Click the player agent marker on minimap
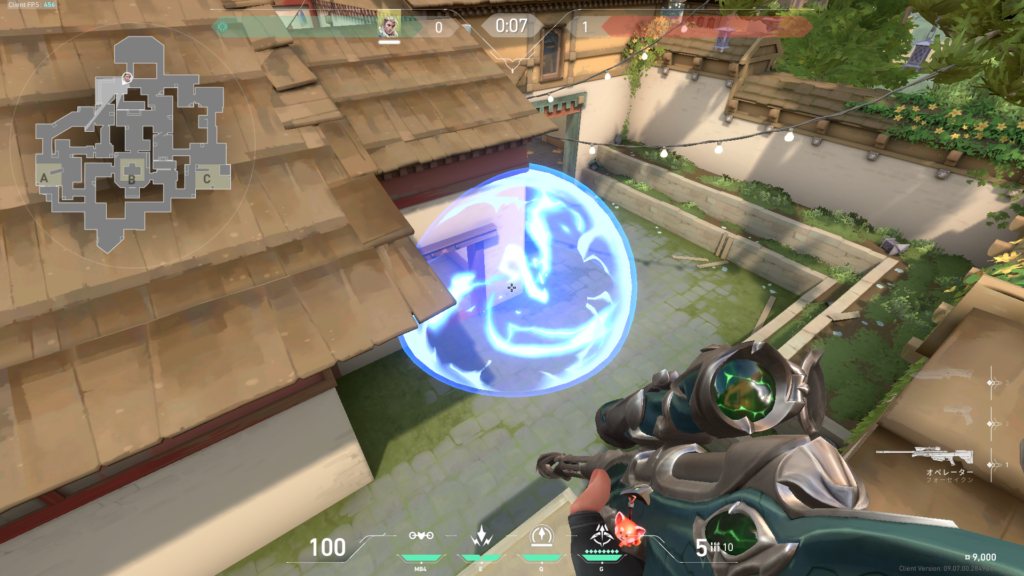Viewport: 1024px width, 576px height. (127, 77)
